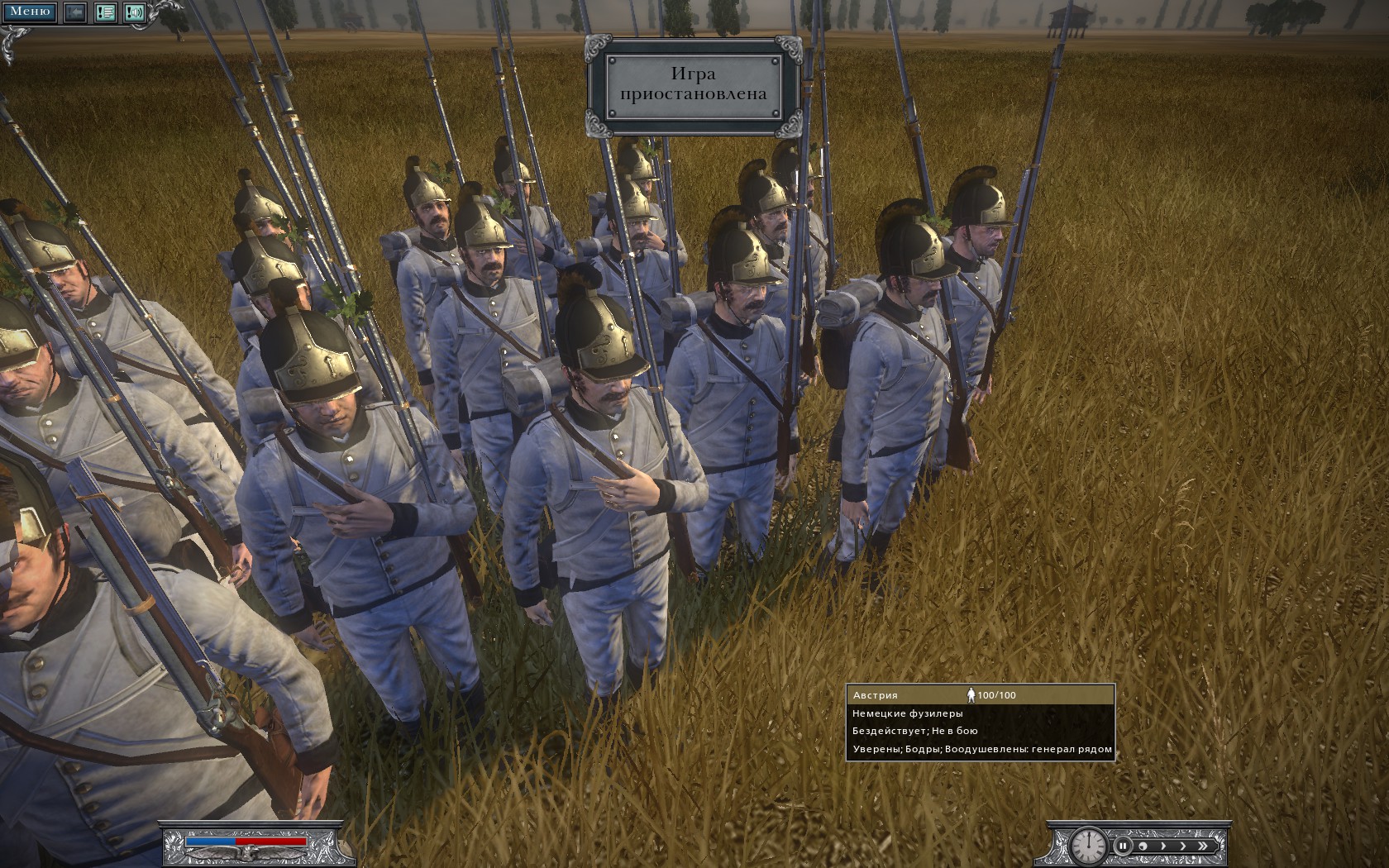
Task: Select the double-arrow fastest game speed
Action: click(x=1204, y=846)
